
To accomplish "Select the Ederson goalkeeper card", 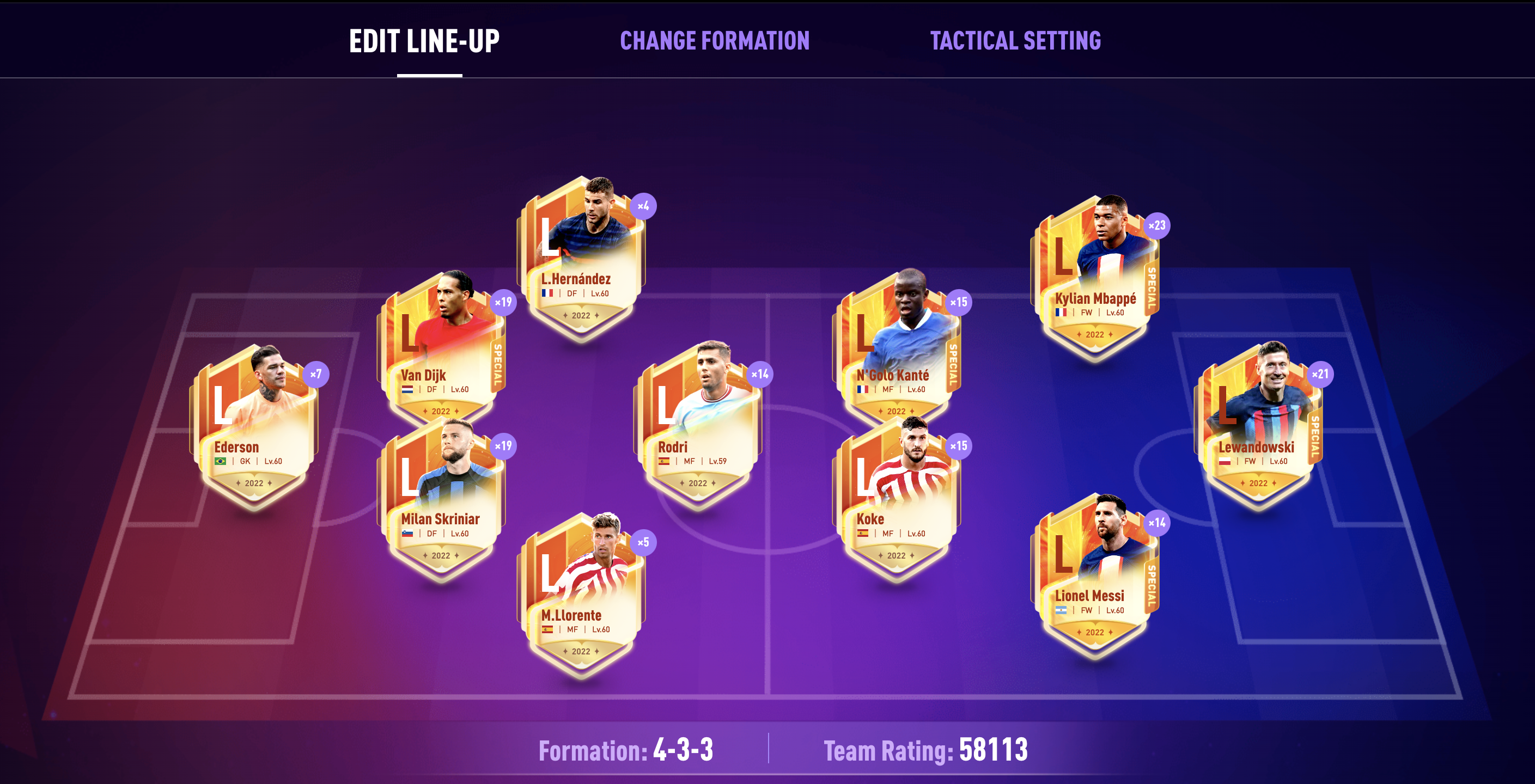I will click(x=254, y=429).
